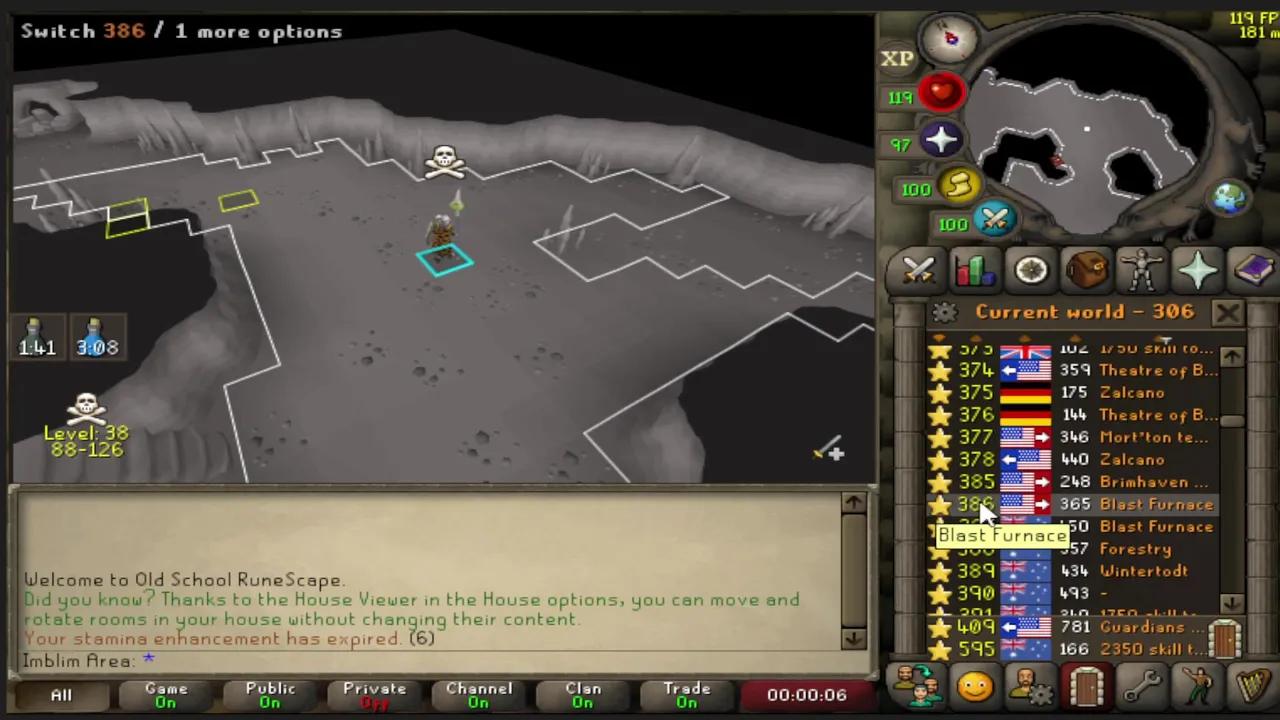Switch to the All chat tab
Screen dimensions: 1280x720
[60, 694]
